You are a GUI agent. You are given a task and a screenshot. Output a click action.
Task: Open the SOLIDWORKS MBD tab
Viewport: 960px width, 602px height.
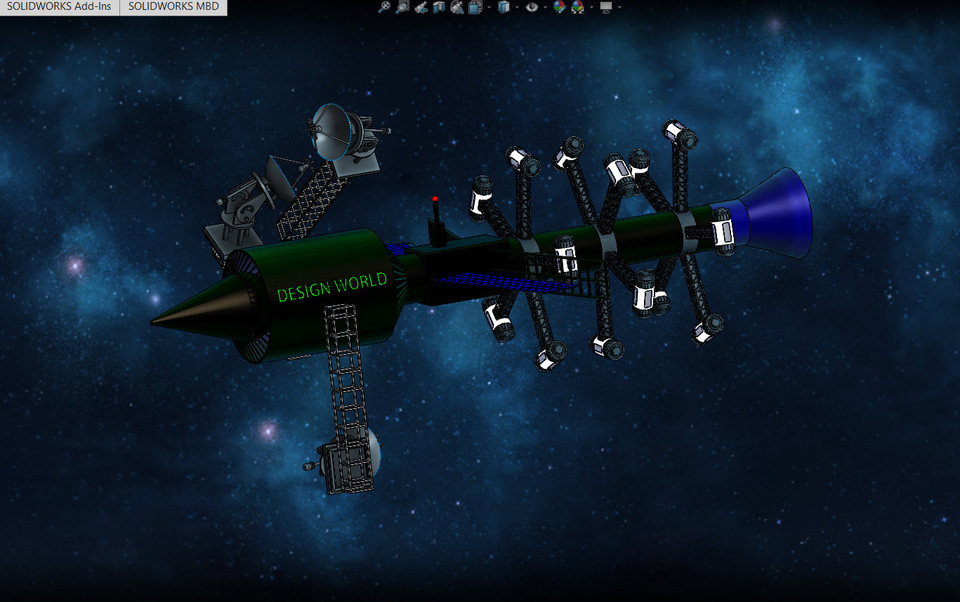pyautogui.click(x=174, y=7)
